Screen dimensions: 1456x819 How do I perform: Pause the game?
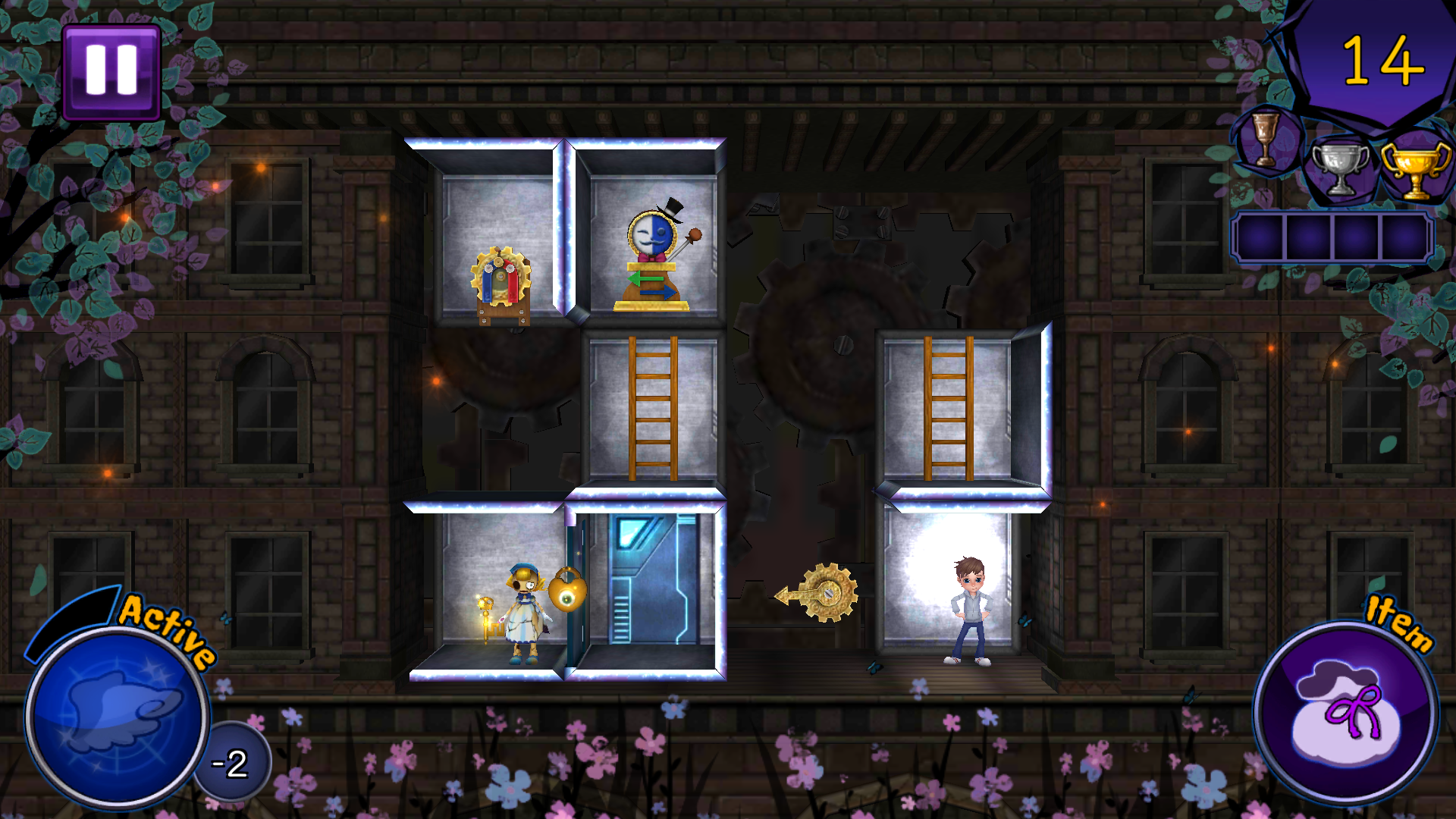tap(112, 71)
